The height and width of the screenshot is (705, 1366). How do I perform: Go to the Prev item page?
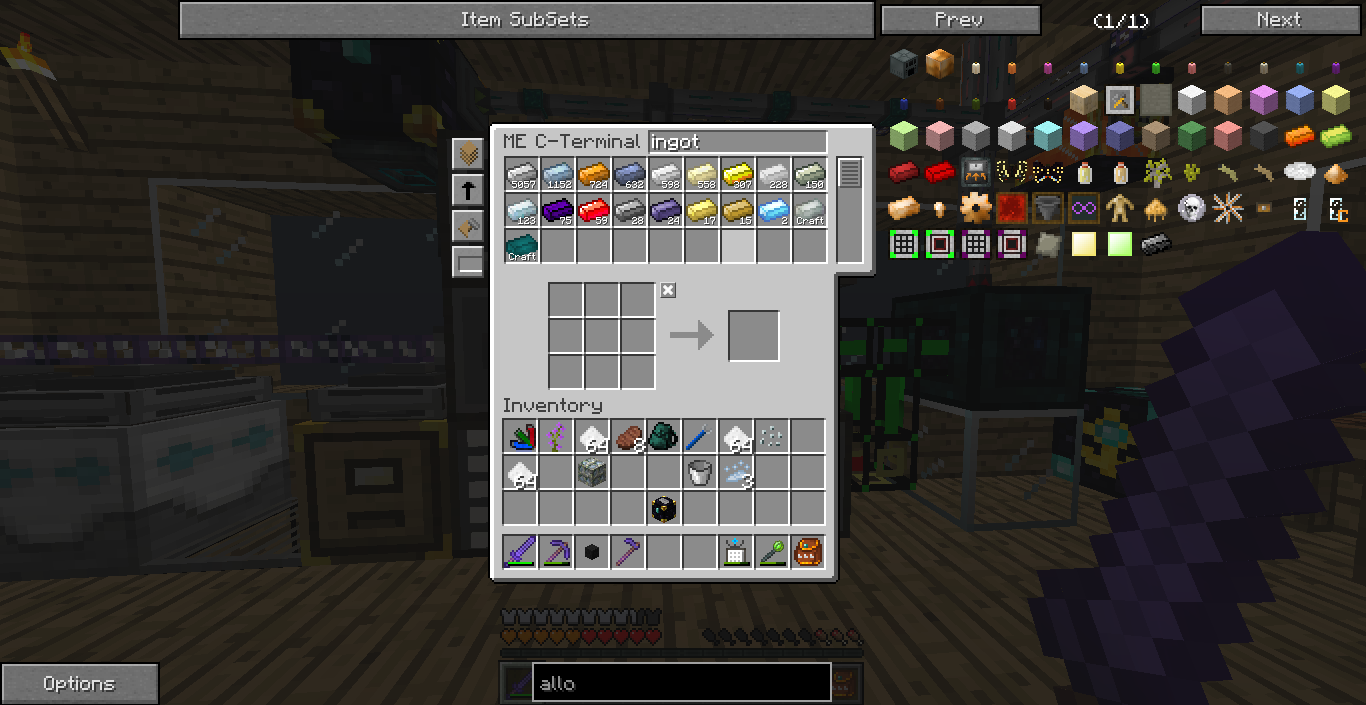(x=960, y=20)
